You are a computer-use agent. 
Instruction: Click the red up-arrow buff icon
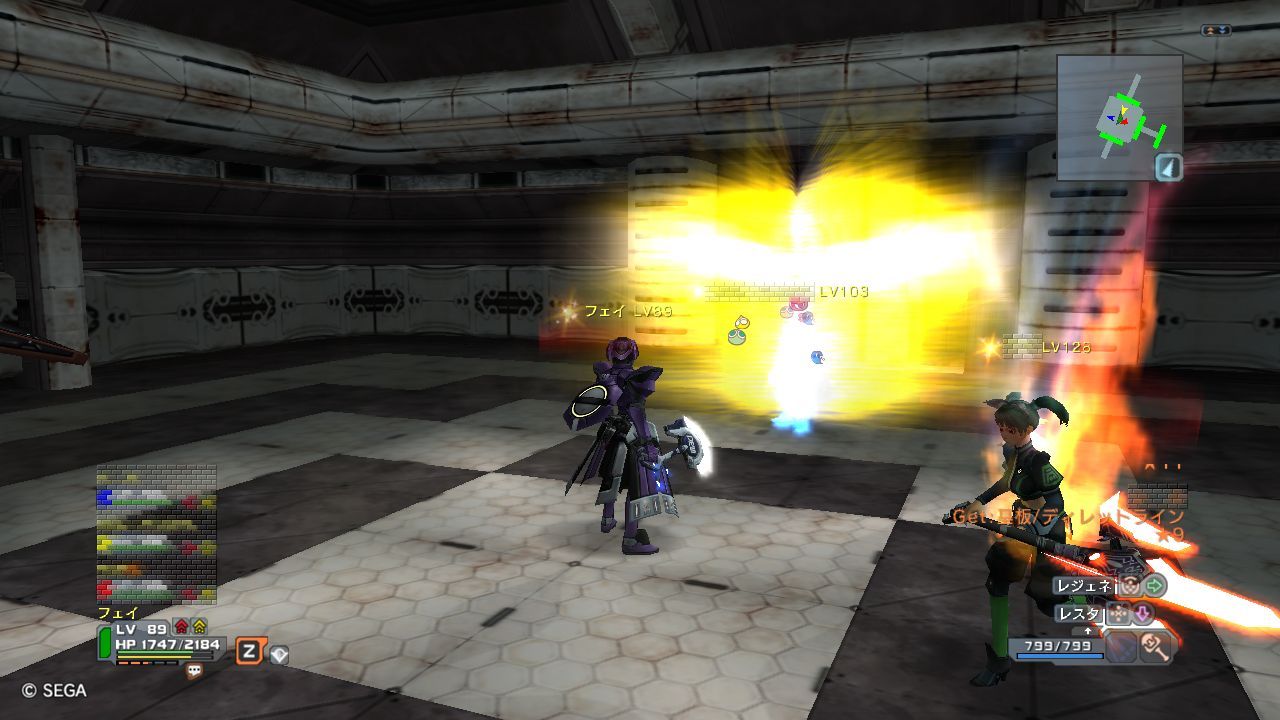click(181, 627)
